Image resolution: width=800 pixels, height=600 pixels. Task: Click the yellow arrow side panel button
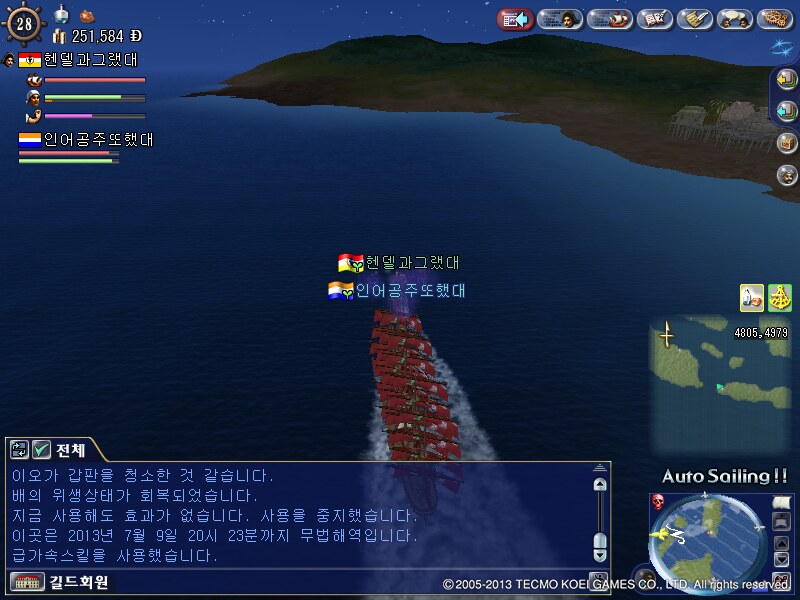[787, 81]
